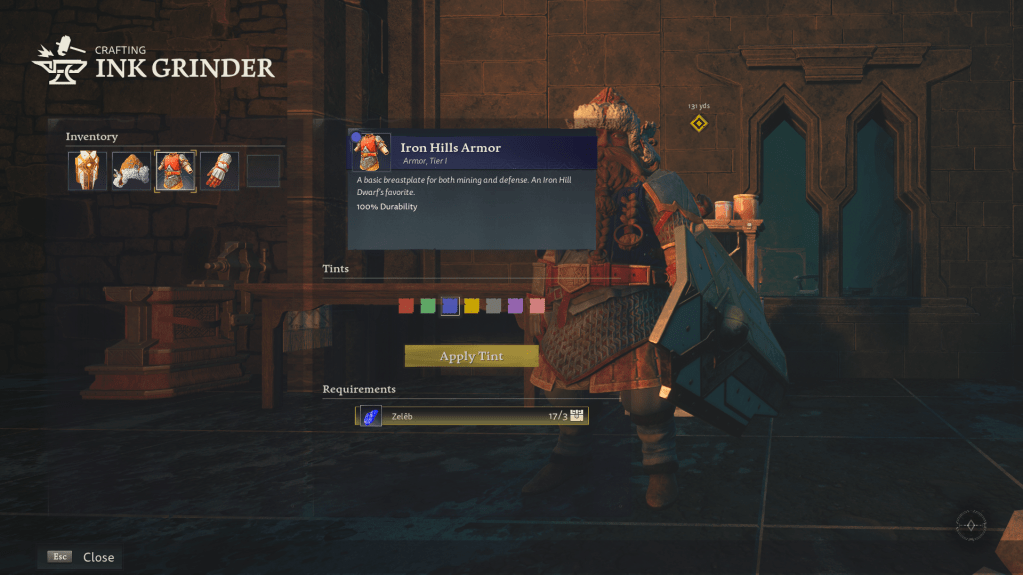The image size is (1023, 575).
Task: Choose the red tint swatch
Action: 406,306
